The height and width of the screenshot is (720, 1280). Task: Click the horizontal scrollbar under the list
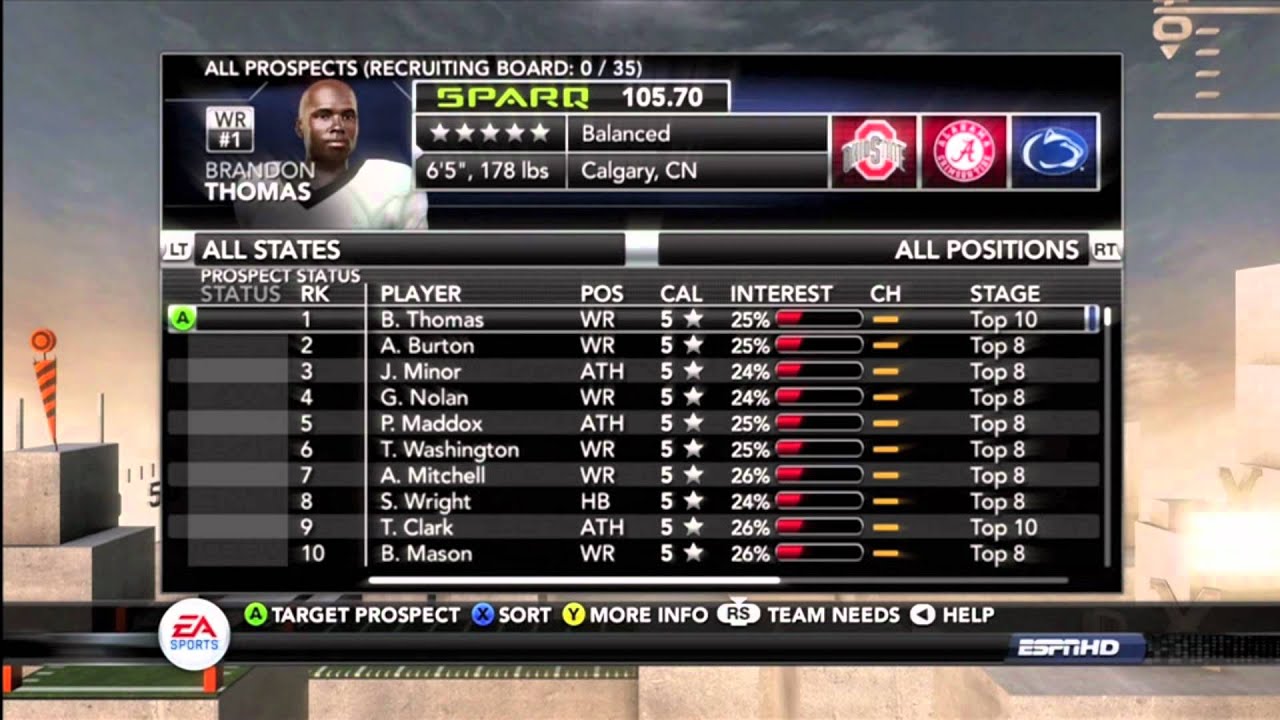pos(574,580)
